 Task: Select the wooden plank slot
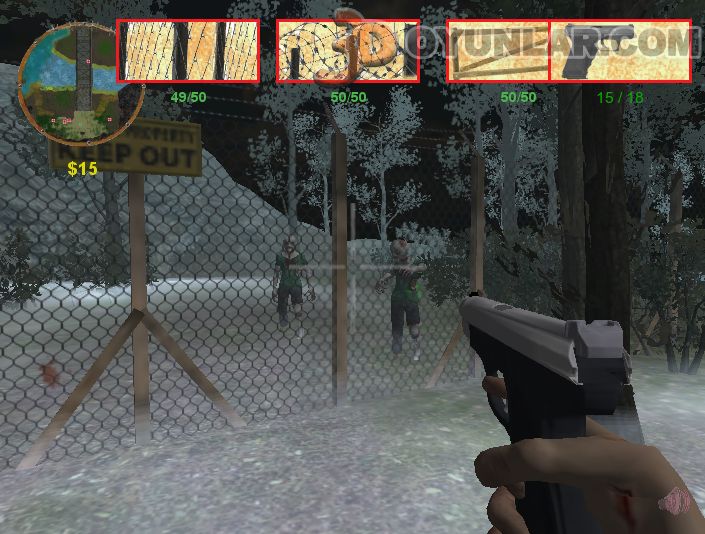[498, 51]
